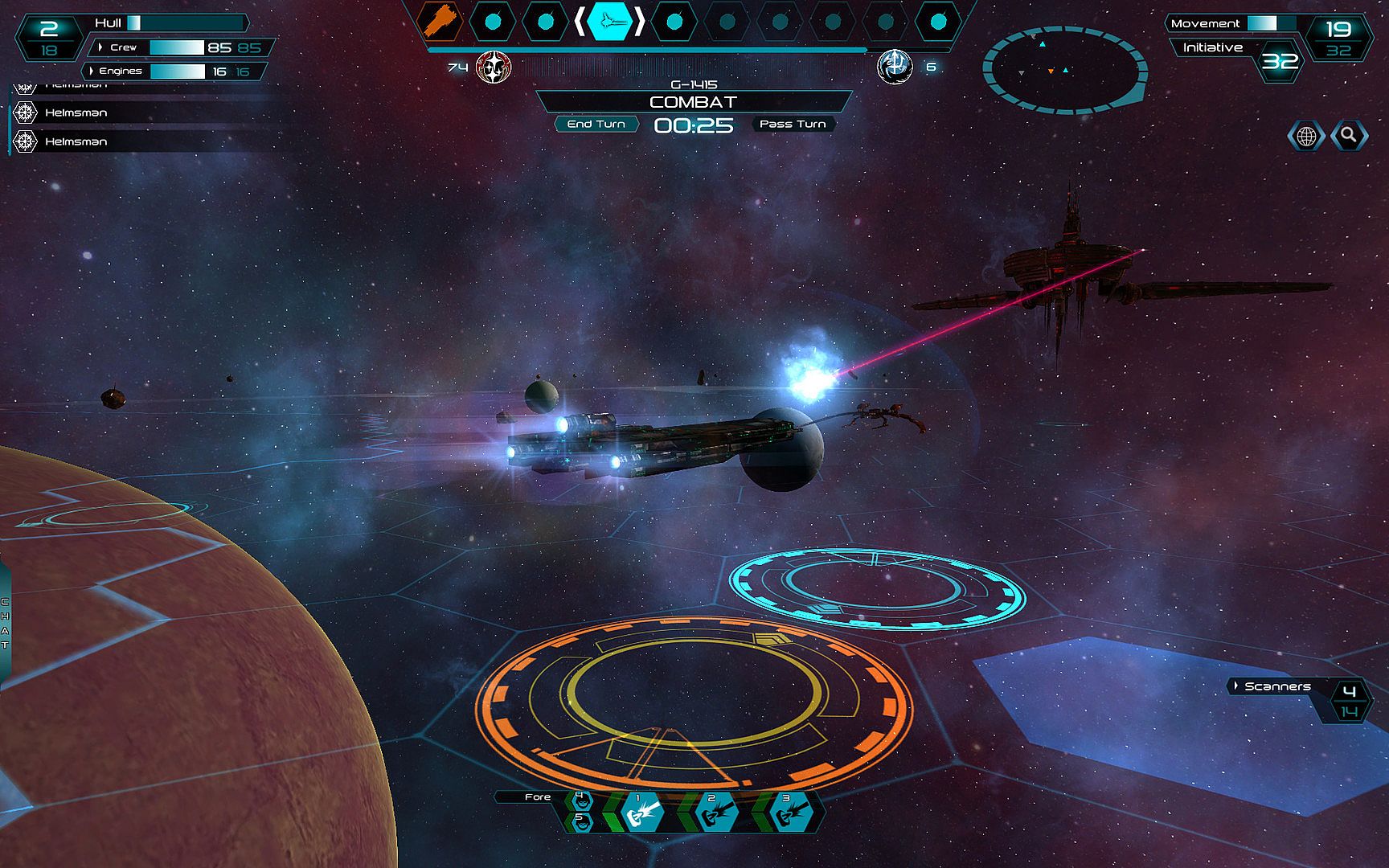Select Fore weapon slot 2
This screenshot has width=1389, height=868.
[x=715, y=812]
